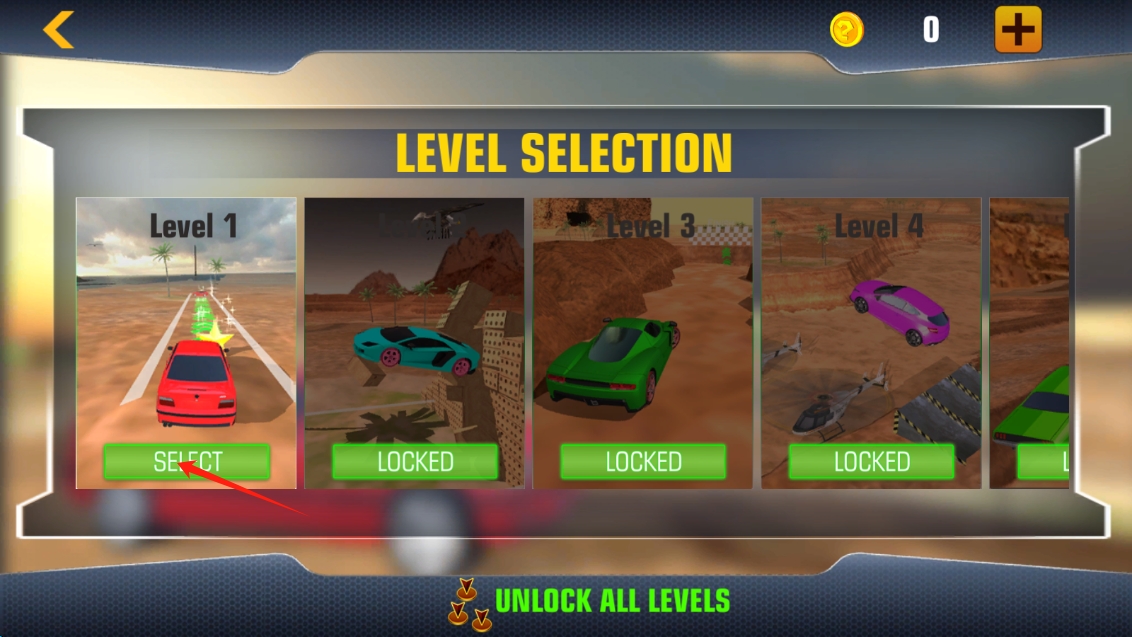Open the coin shop with the plus button

(1018, 30)
